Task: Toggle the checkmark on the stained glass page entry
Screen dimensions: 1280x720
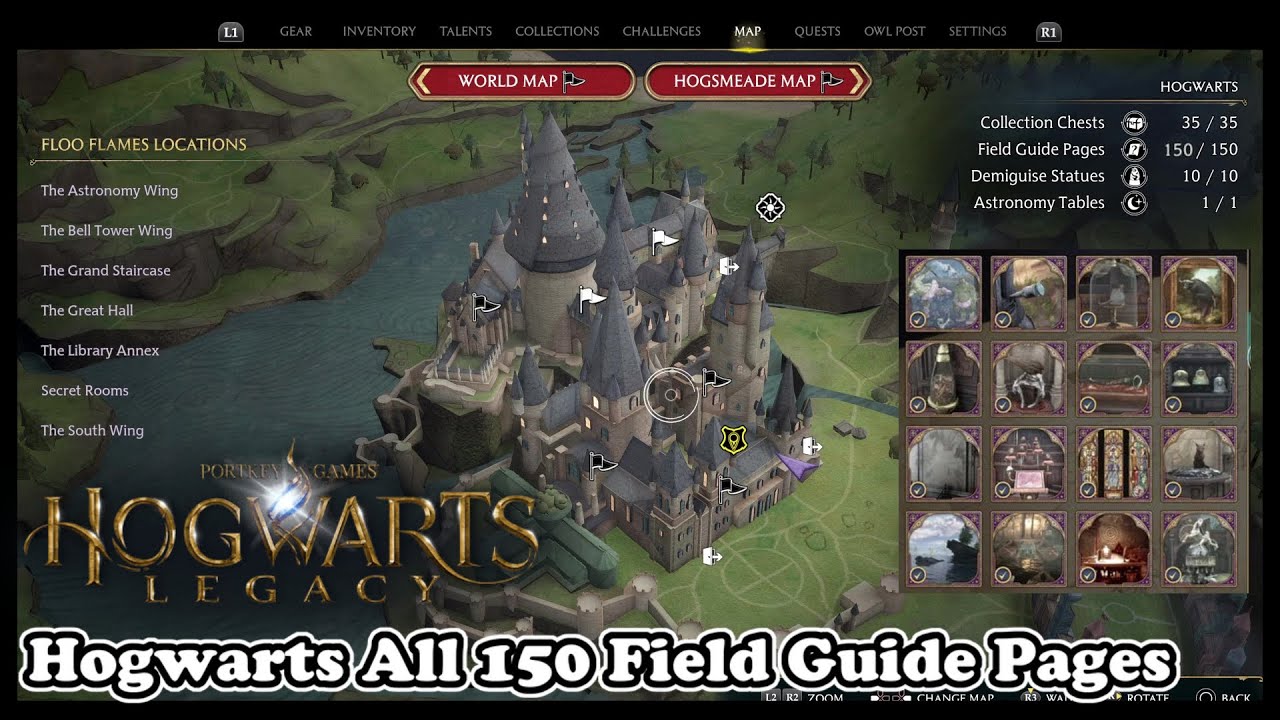Action: [1089, 490]
